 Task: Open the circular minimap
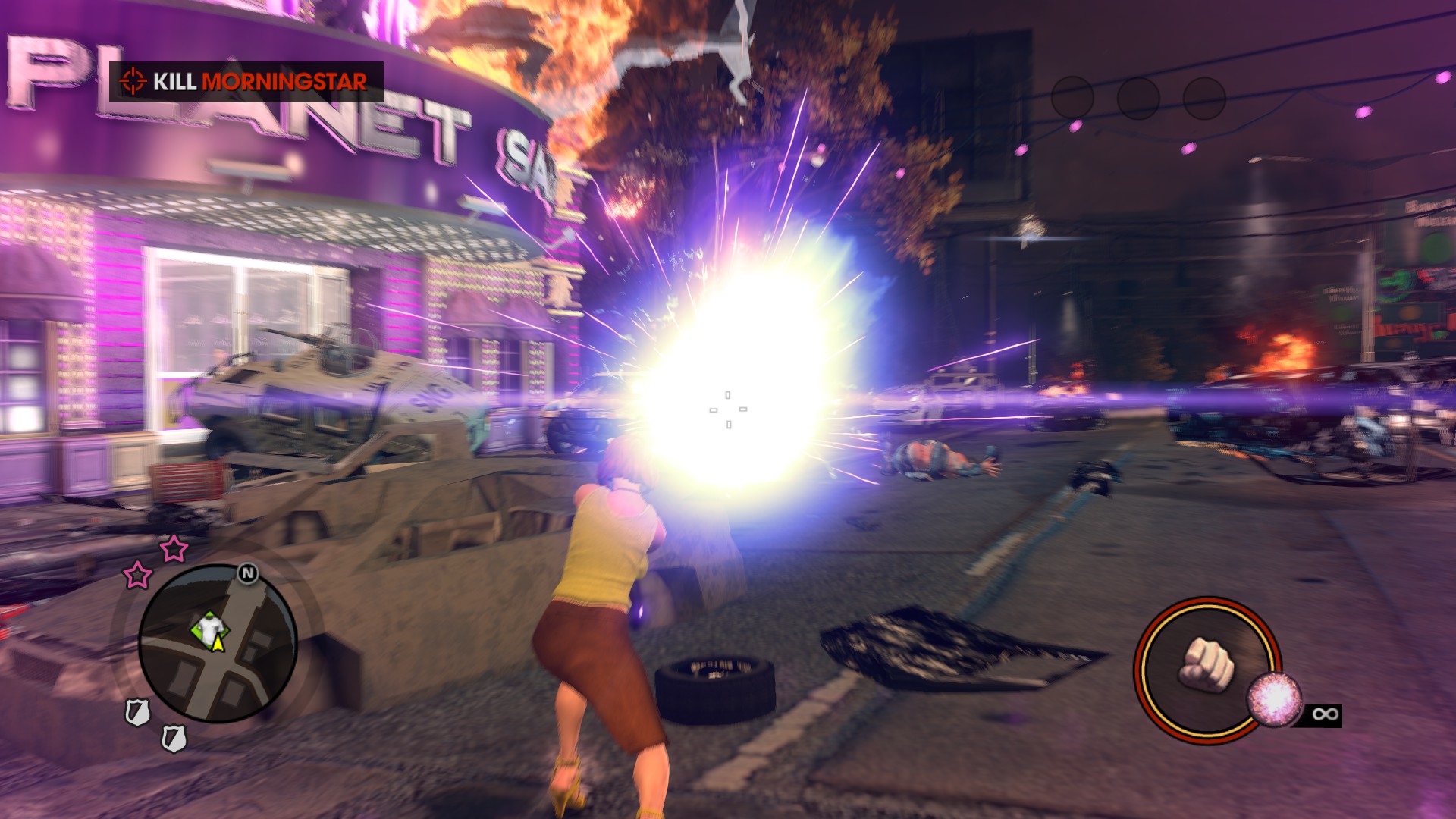218,644
